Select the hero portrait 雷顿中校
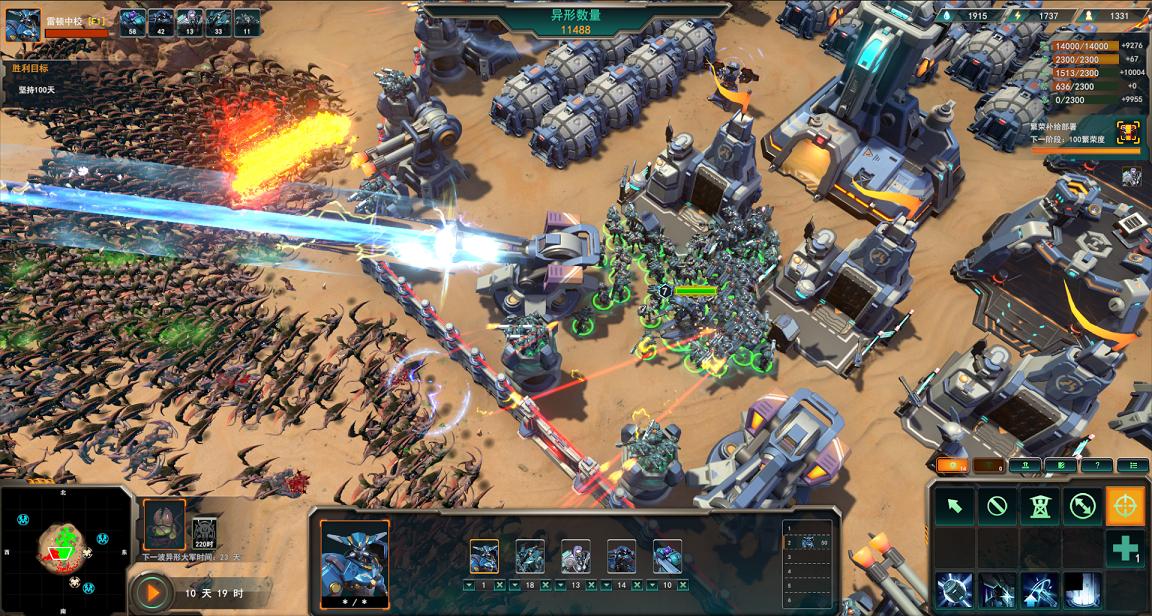 22,24
